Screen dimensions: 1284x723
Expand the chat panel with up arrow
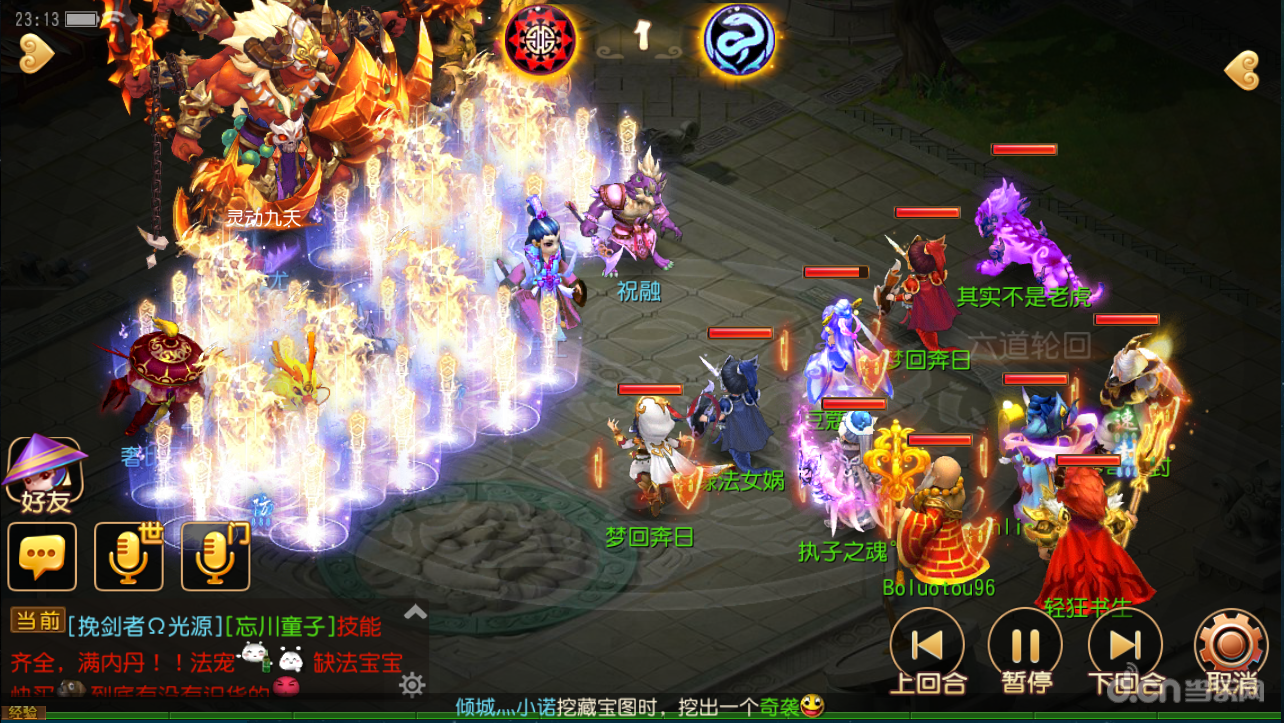[415, 612]
